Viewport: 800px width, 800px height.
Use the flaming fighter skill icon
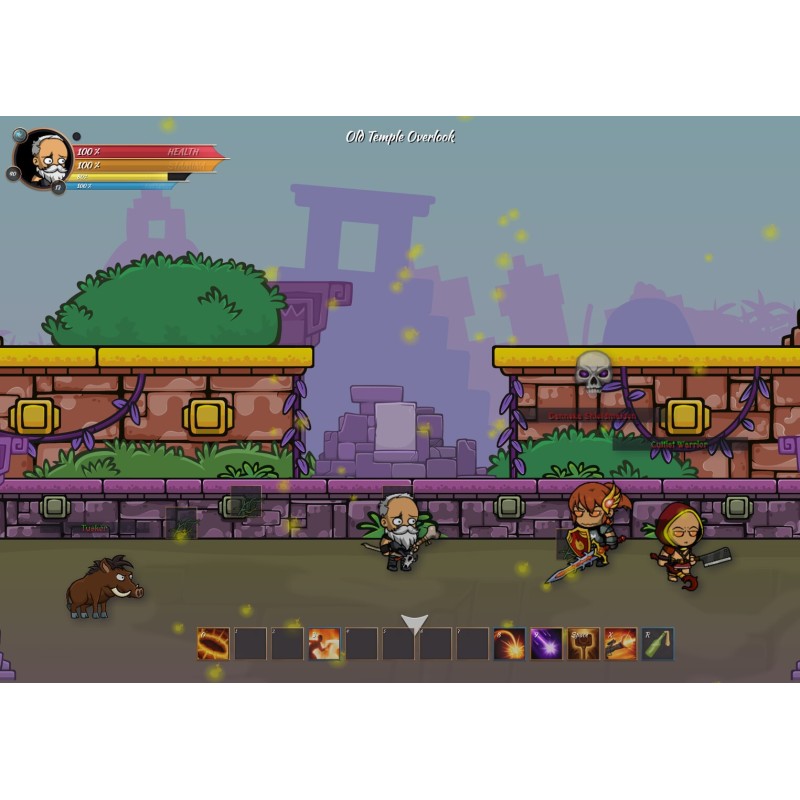pyautogui.click(x=324, y=644)
